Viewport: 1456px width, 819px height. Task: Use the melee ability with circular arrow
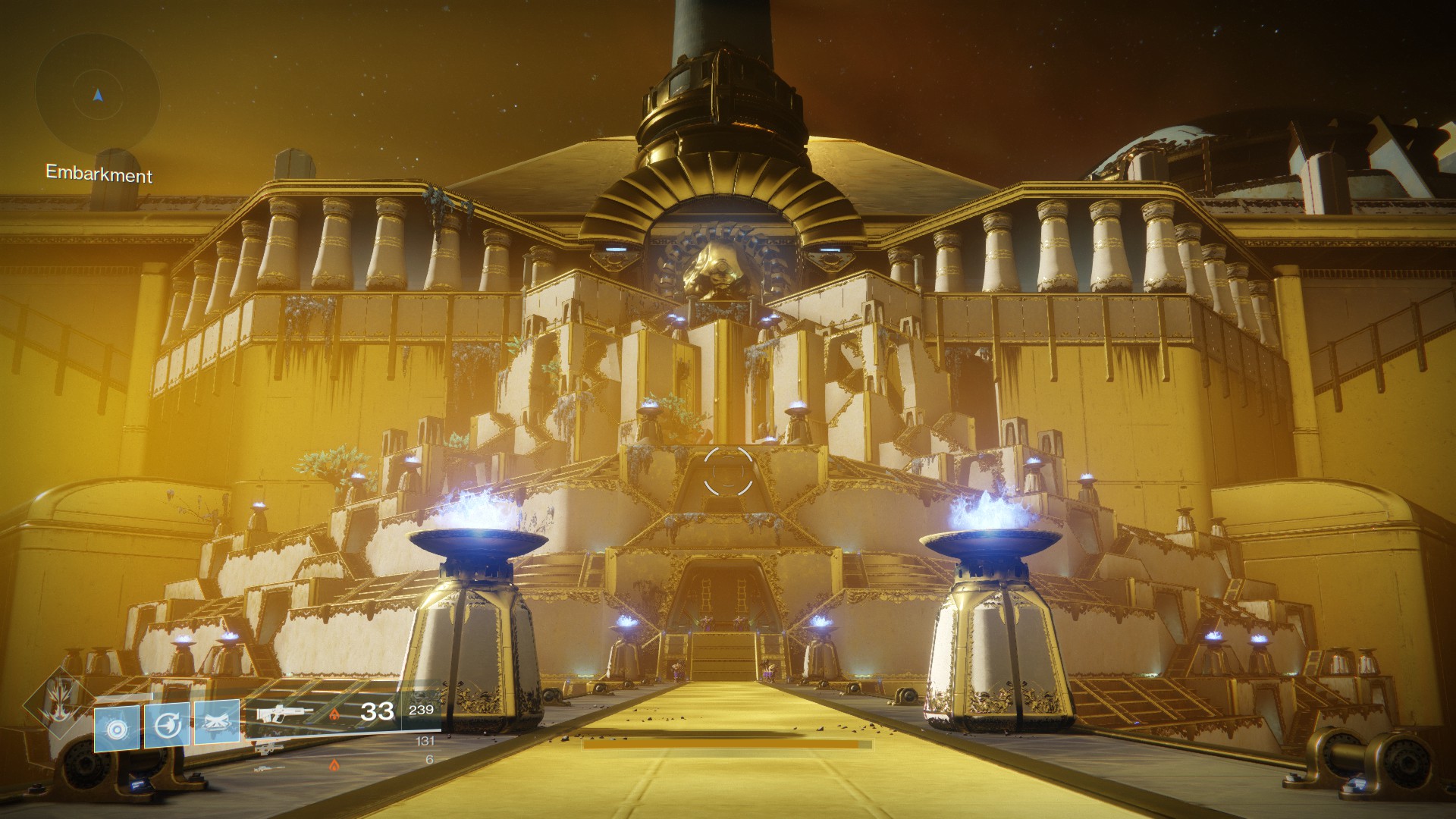(x=167, y=725)
